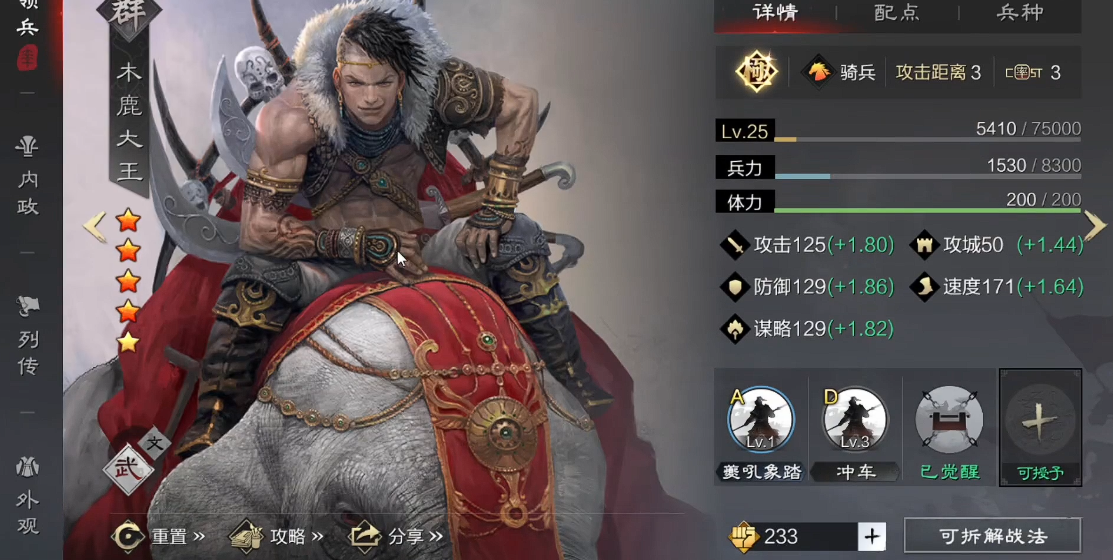This screenshot has width=1113, height=560.
Task: Open the 配点 attribute points tab
Action: click(897, 14)
